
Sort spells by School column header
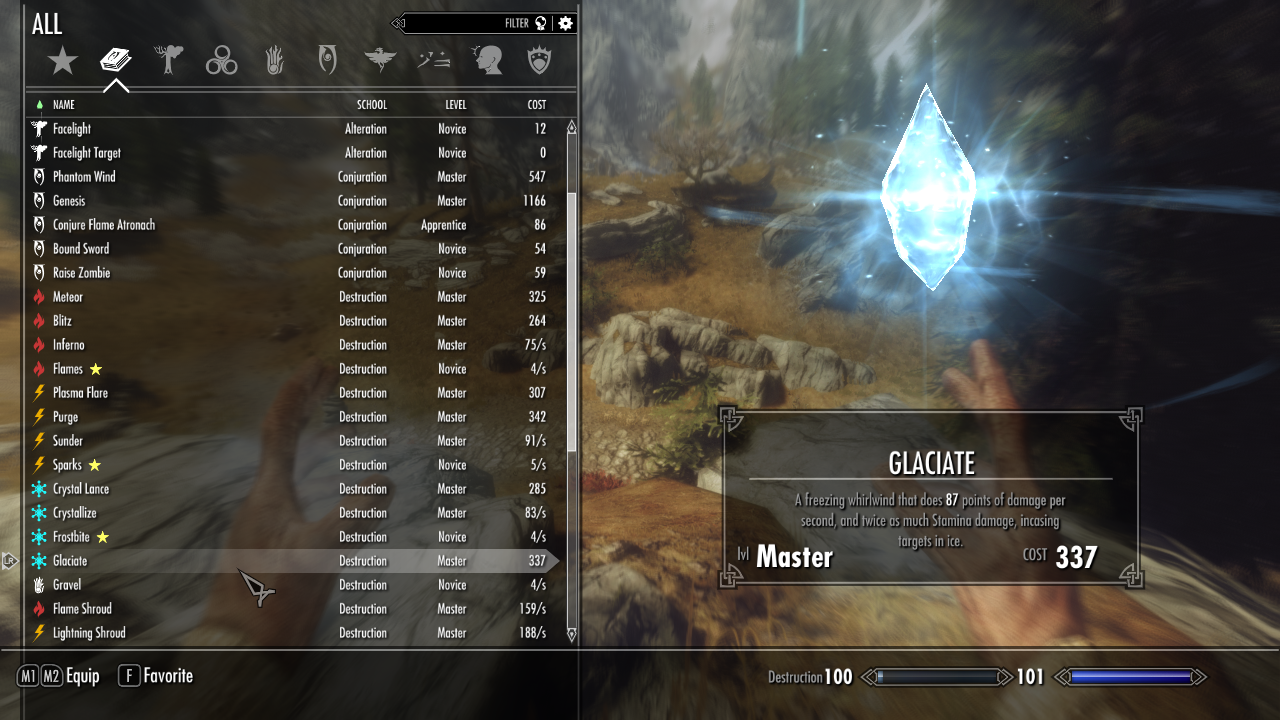coord(371,105)
